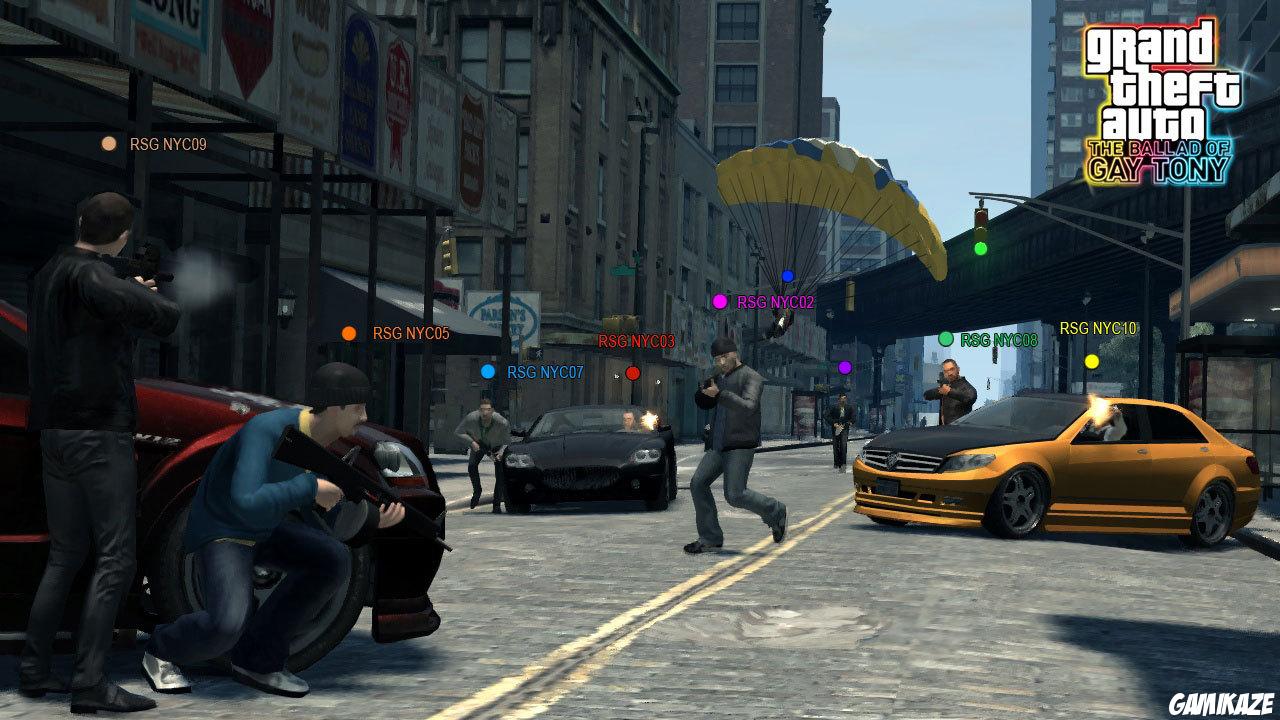Select the orange RSG NYC05 player marker
1280x720 pixels.
click(349, 331)
